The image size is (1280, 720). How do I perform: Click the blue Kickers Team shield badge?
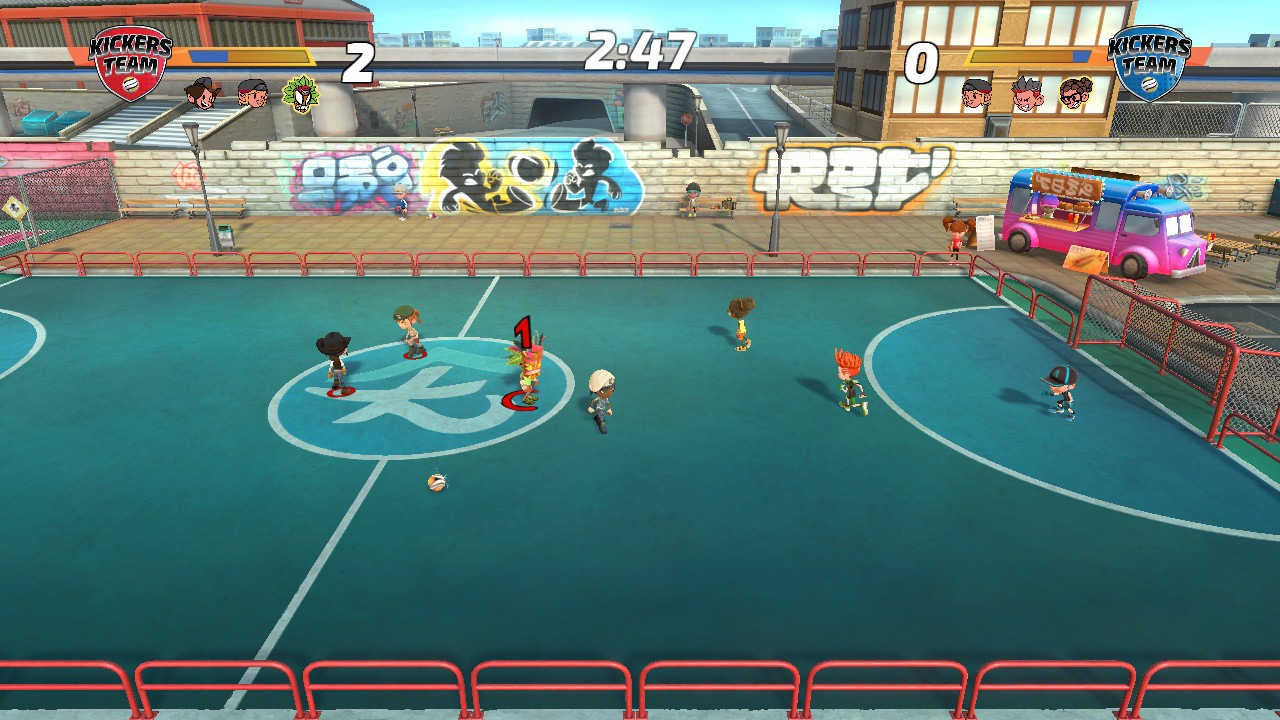click(x=1150, y=62)
